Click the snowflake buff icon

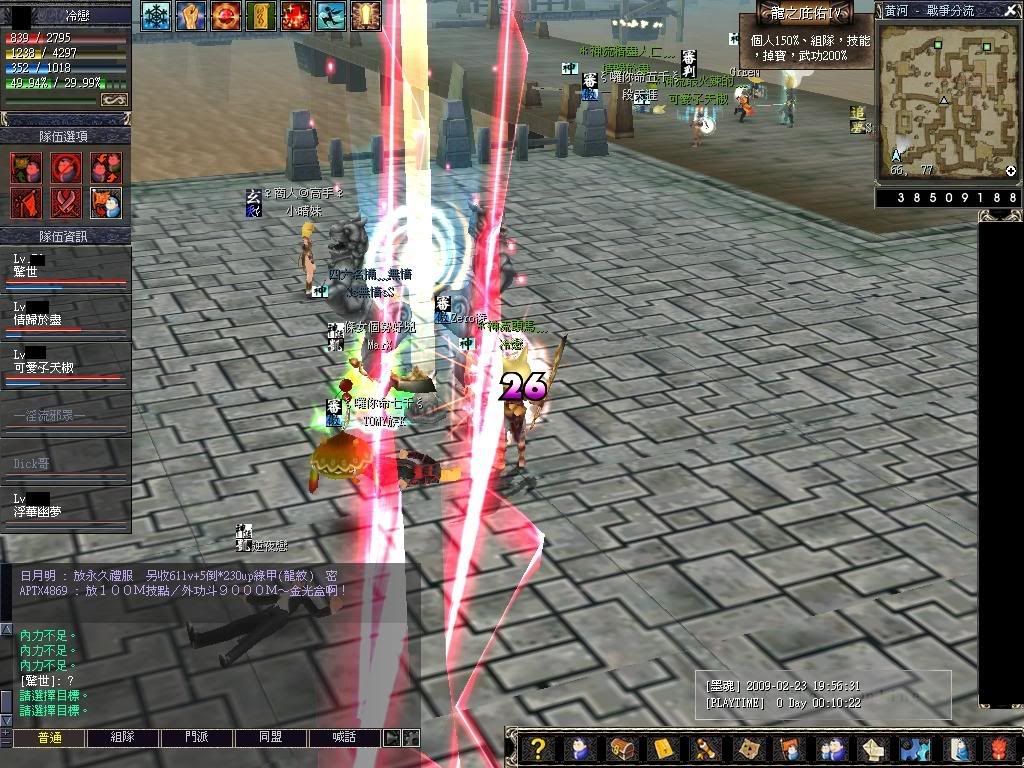155,15
